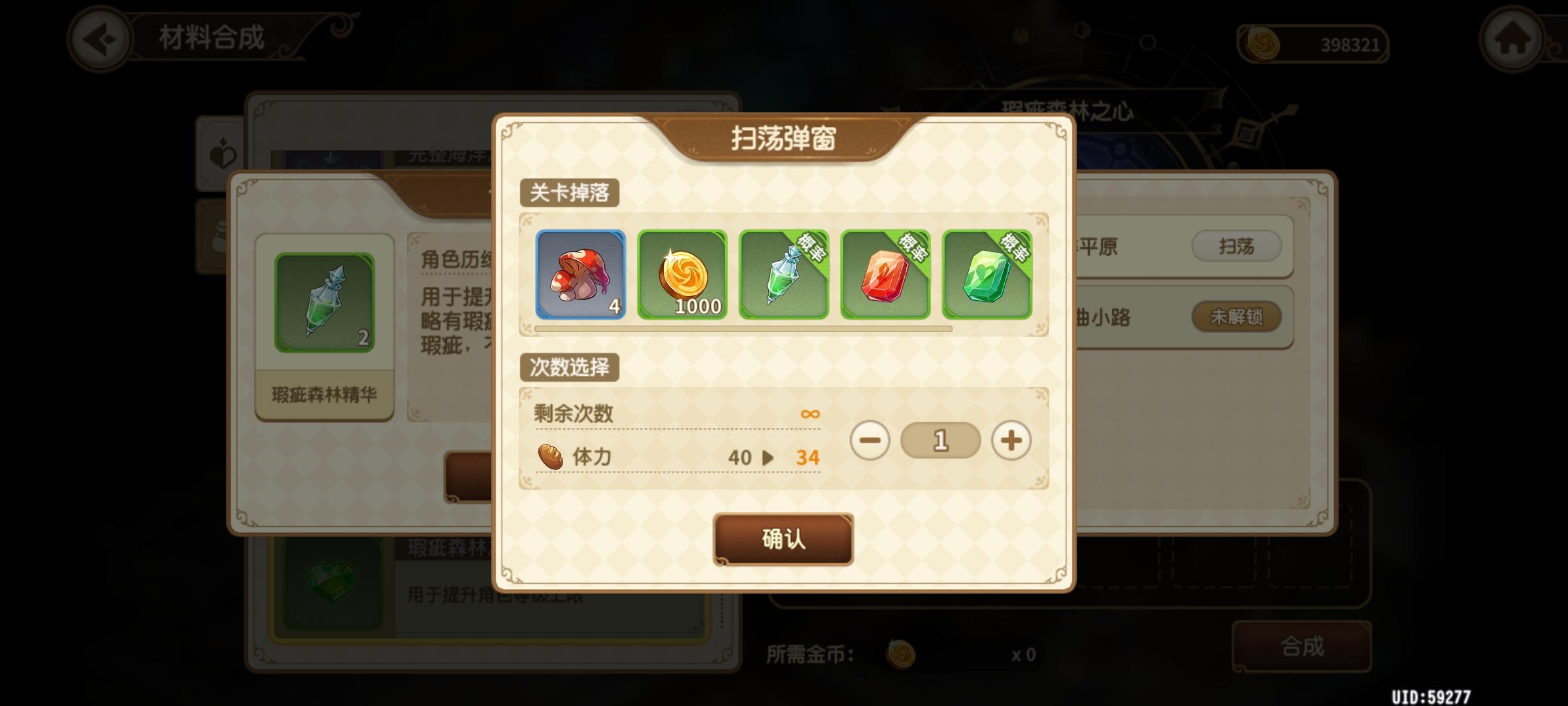The image size is (1568, 706).
Task: Increase sweep count with the plus button
Action: click(1010, 441)
